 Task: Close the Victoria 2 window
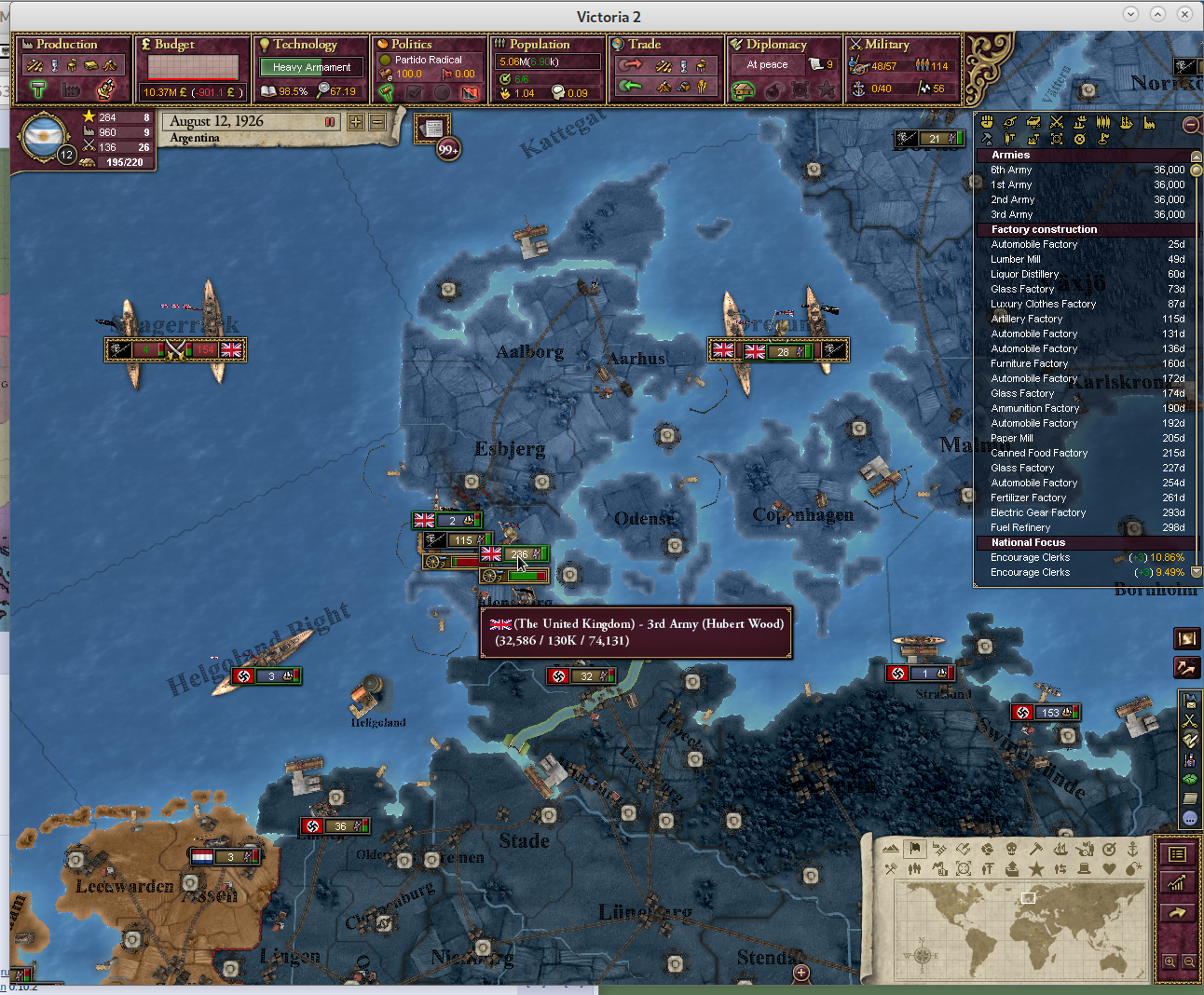click(1184, 14)
